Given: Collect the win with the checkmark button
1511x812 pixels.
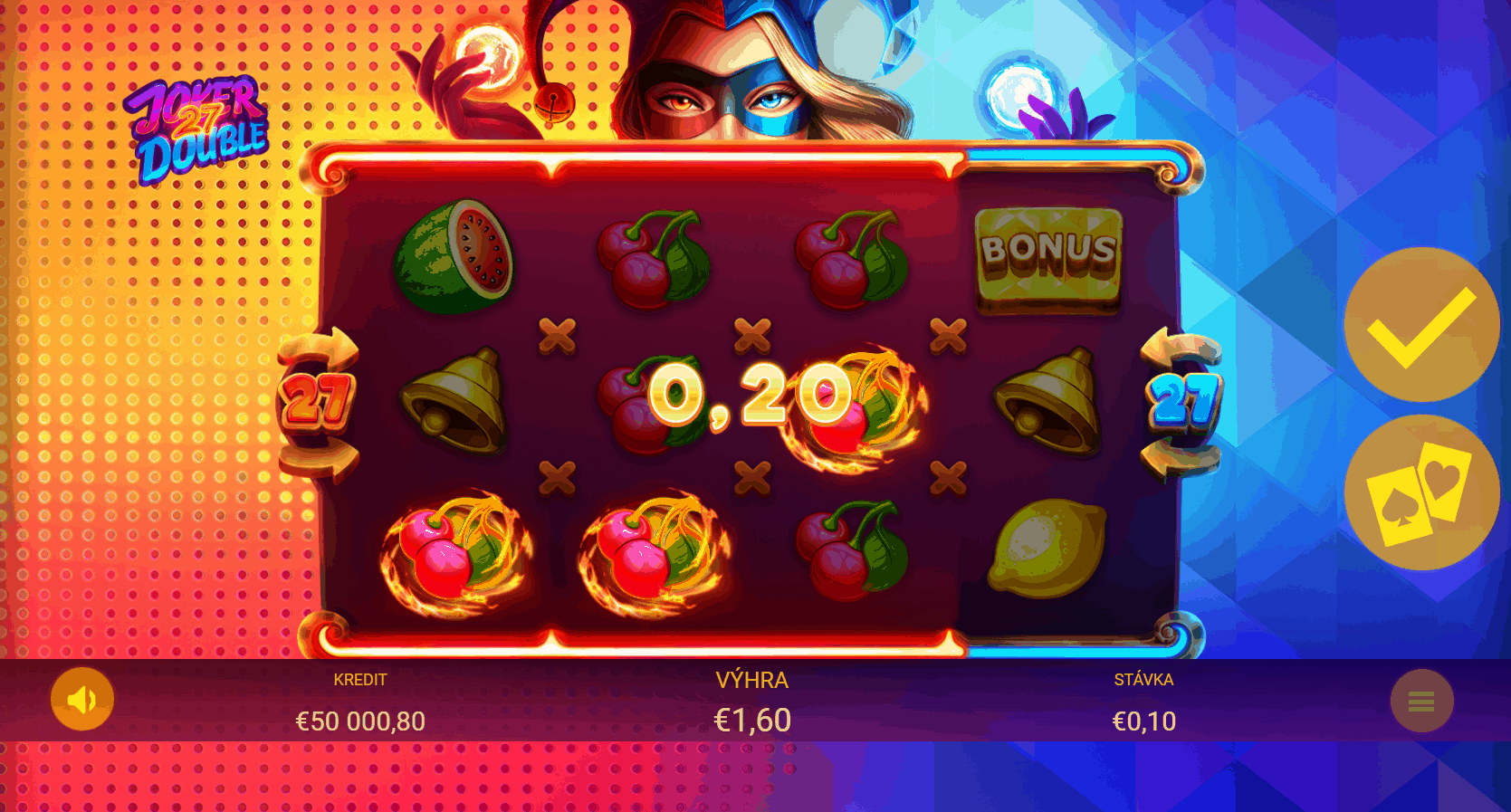Looking at the screenshot, I should click(1421, 325).
